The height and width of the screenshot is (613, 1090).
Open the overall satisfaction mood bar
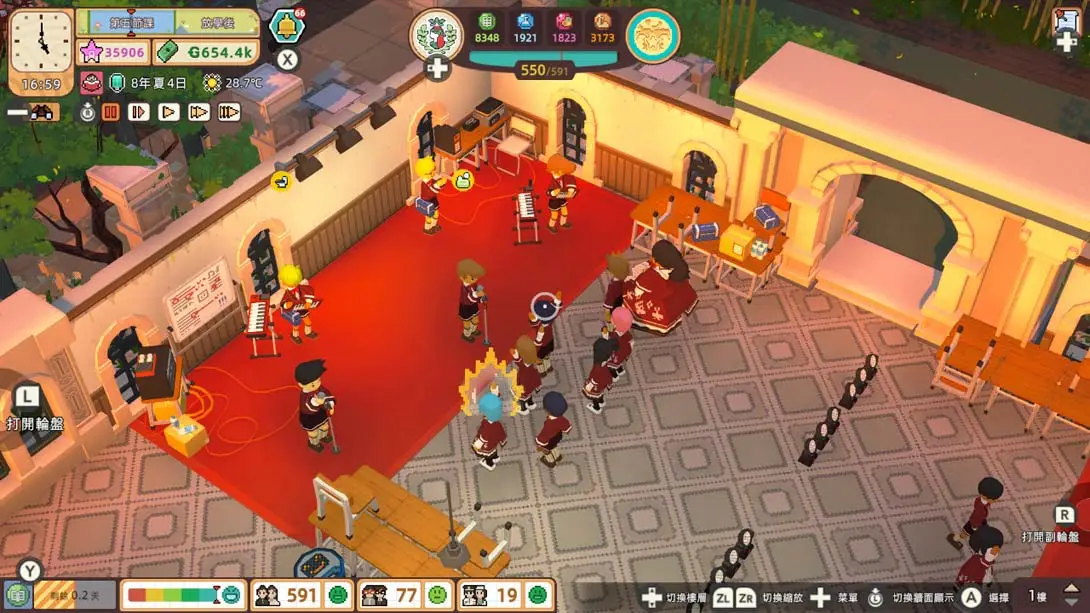185,596
